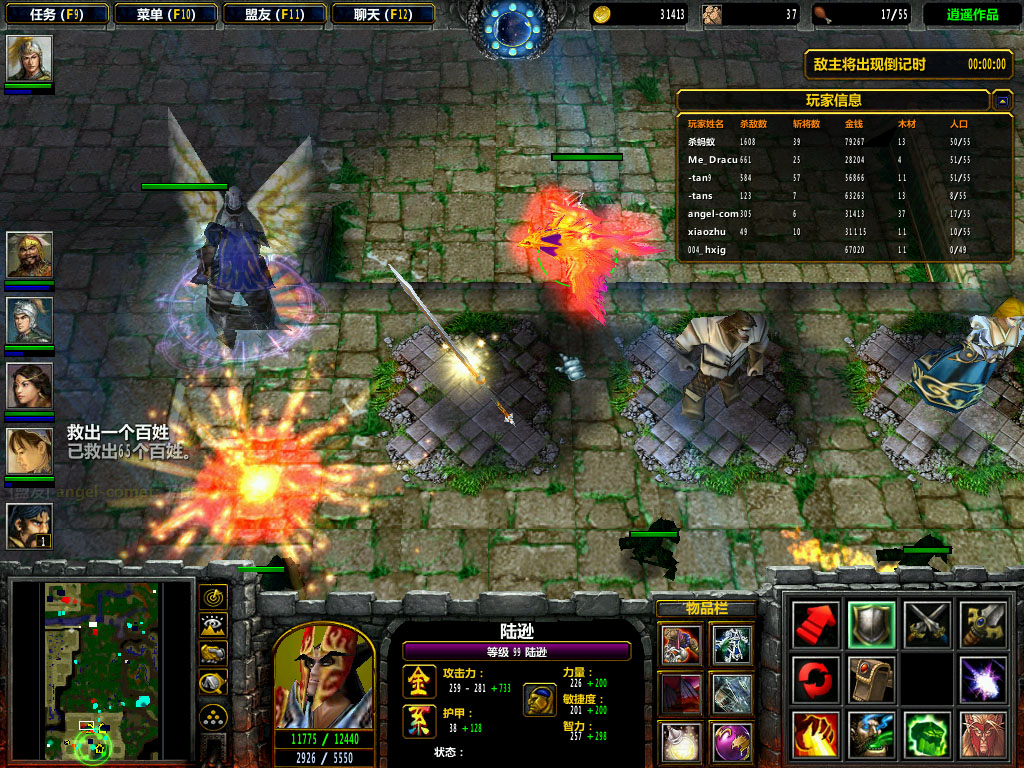Toggle minimap terrain display eye icon
1024x768 pixels.
(x=213, y=625)
